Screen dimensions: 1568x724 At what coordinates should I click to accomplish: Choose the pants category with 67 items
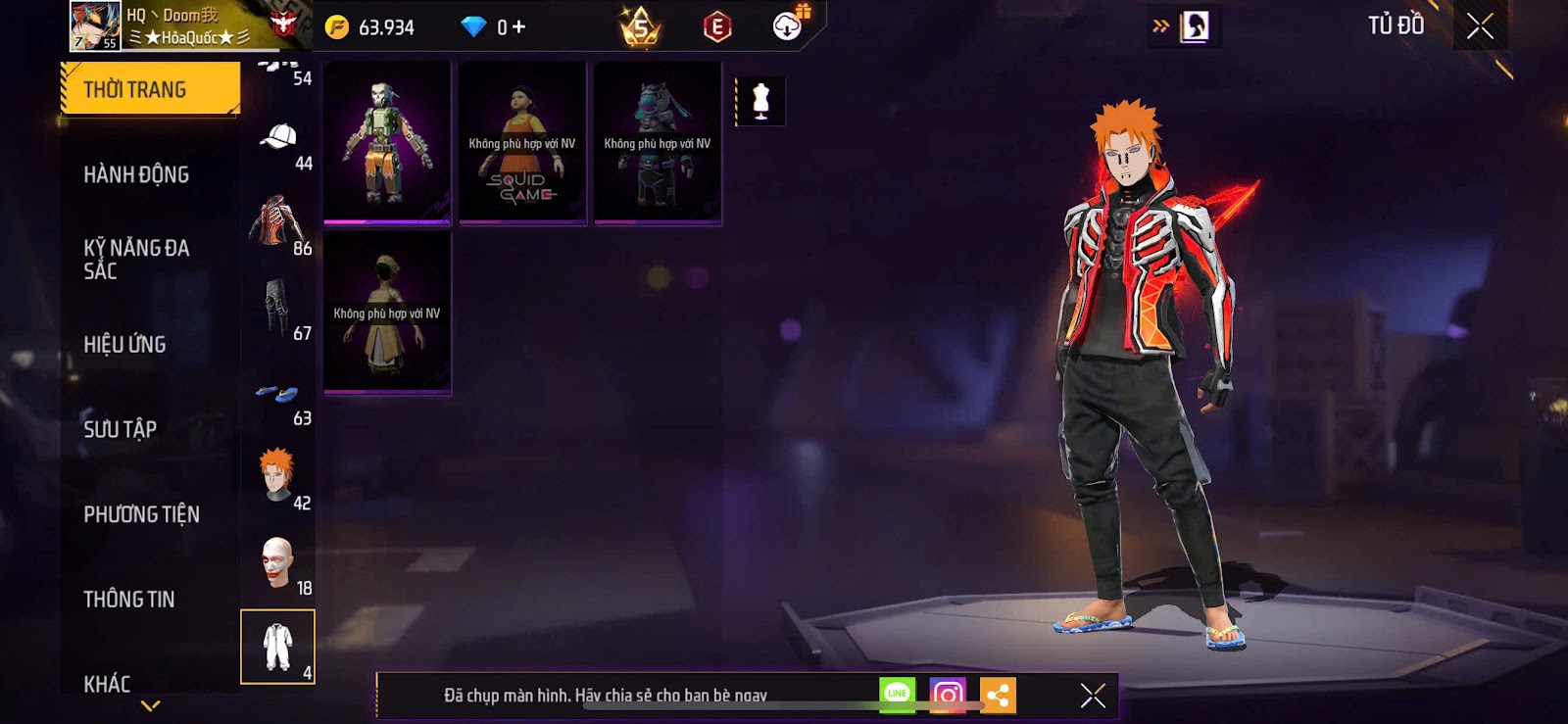point(279,311)
